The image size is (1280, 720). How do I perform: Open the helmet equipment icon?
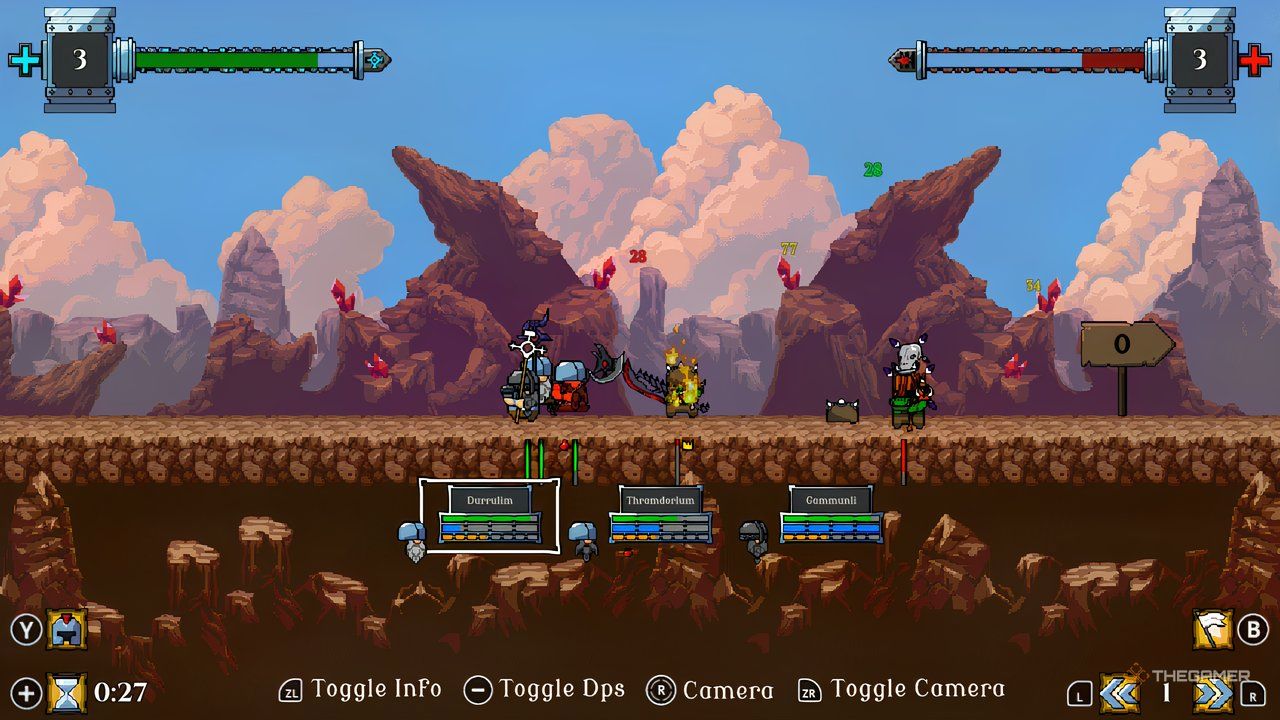[67, 630]
